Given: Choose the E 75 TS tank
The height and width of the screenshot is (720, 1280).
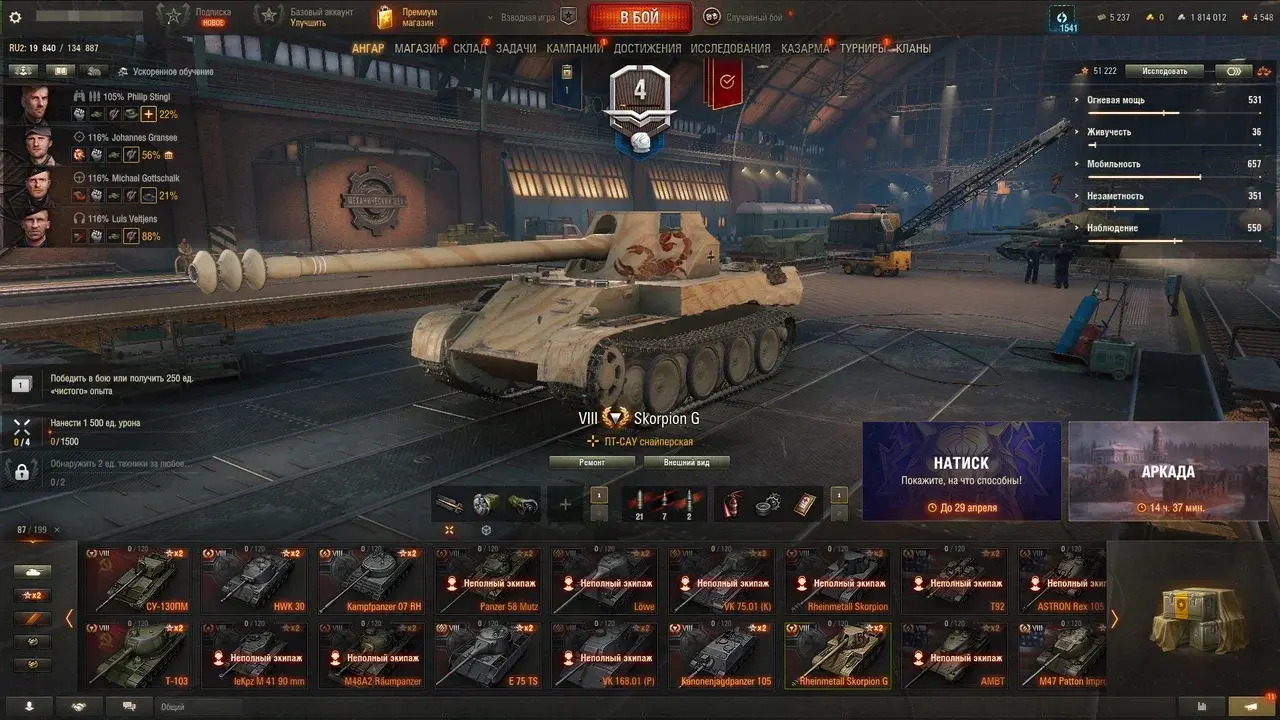Looking at the screenshot, I should pos(487,654).
